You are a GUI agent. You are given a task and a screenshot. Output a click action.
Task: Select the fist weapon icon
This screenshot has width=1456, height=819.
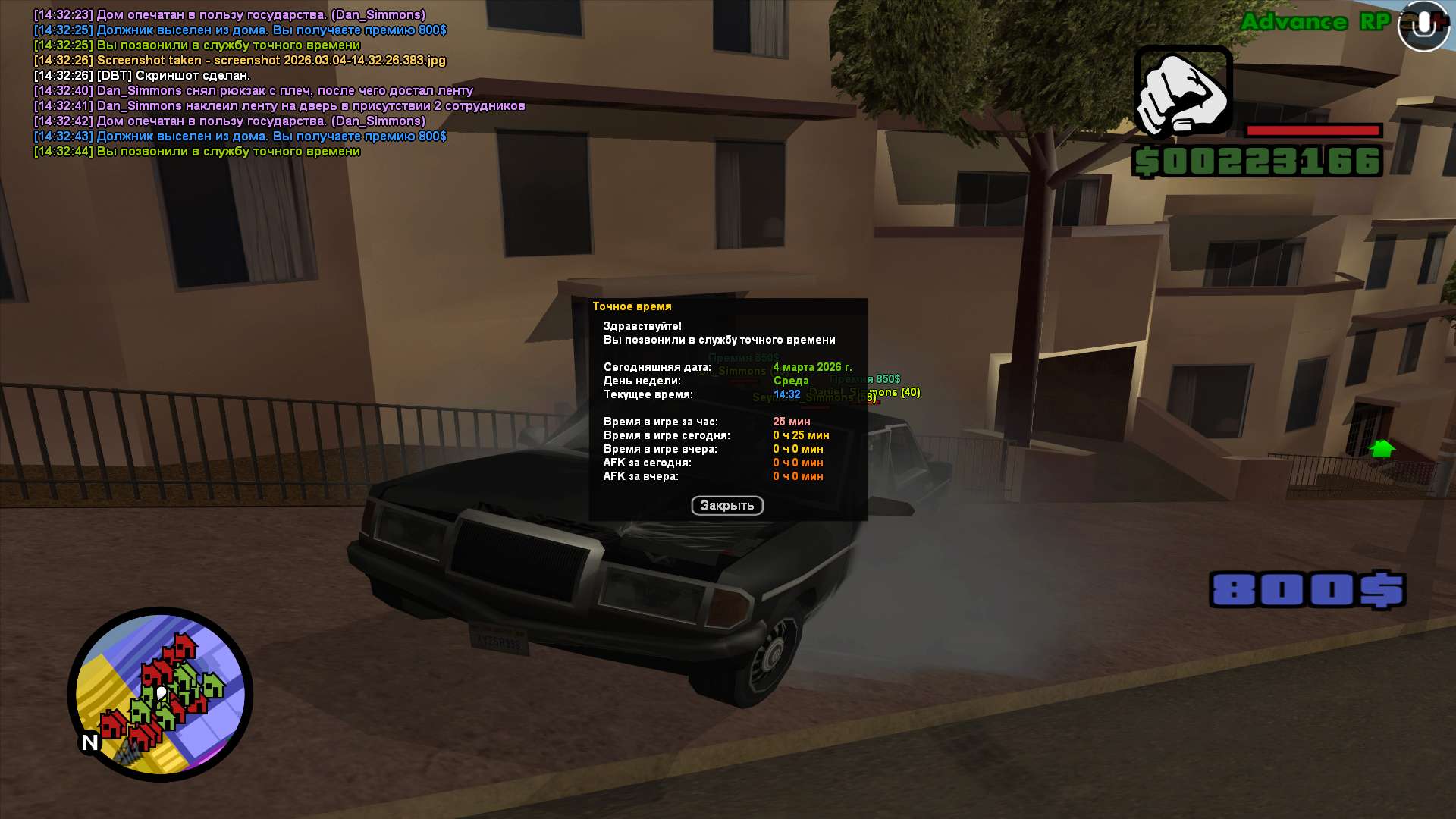coord(1182,93)
